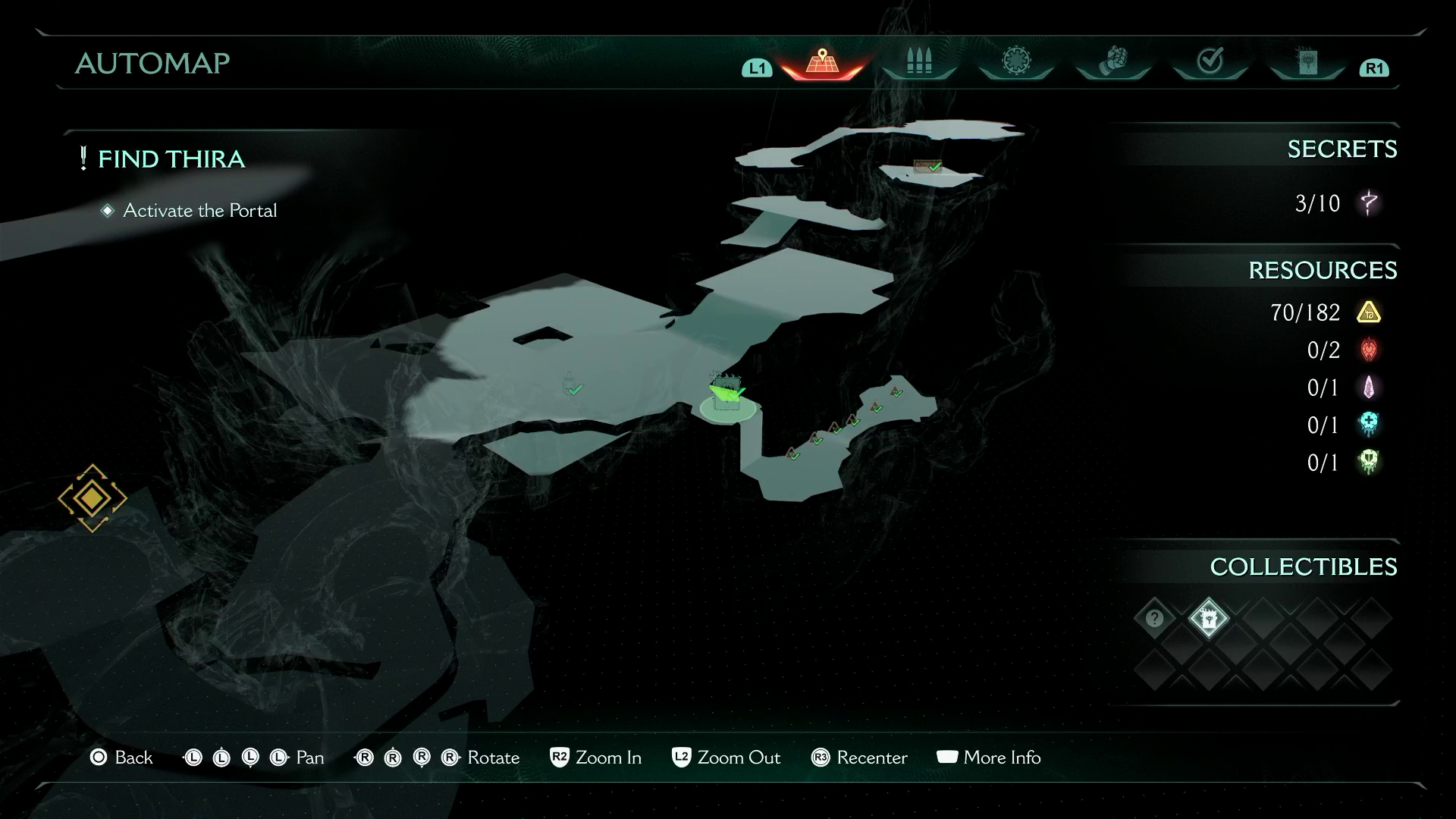Click the purple crystal resource icon
The height and width of the screenshot is (819, 1456).
[1368, 388]
